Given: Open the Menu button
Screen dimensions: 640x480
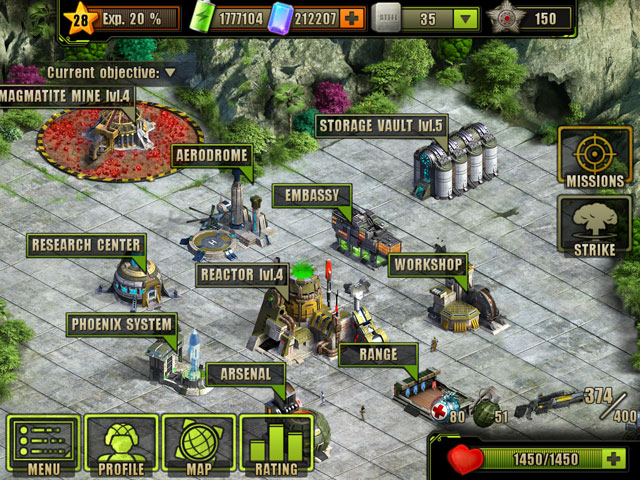Looking at the screenshot, I should click(x=43, y=446).
